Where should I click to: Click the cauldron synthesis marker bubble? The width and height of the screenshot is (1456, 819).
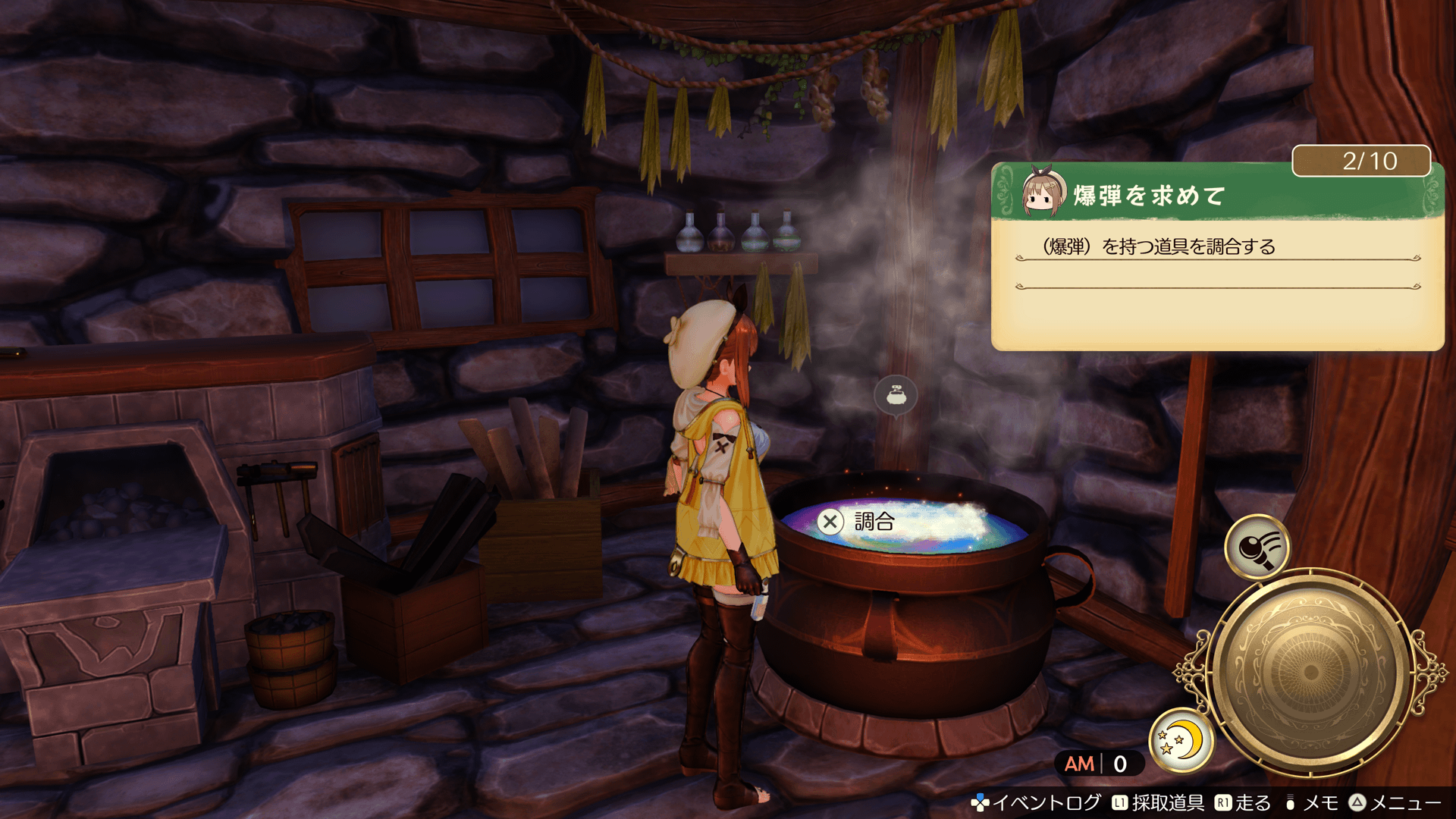point(896,395)
